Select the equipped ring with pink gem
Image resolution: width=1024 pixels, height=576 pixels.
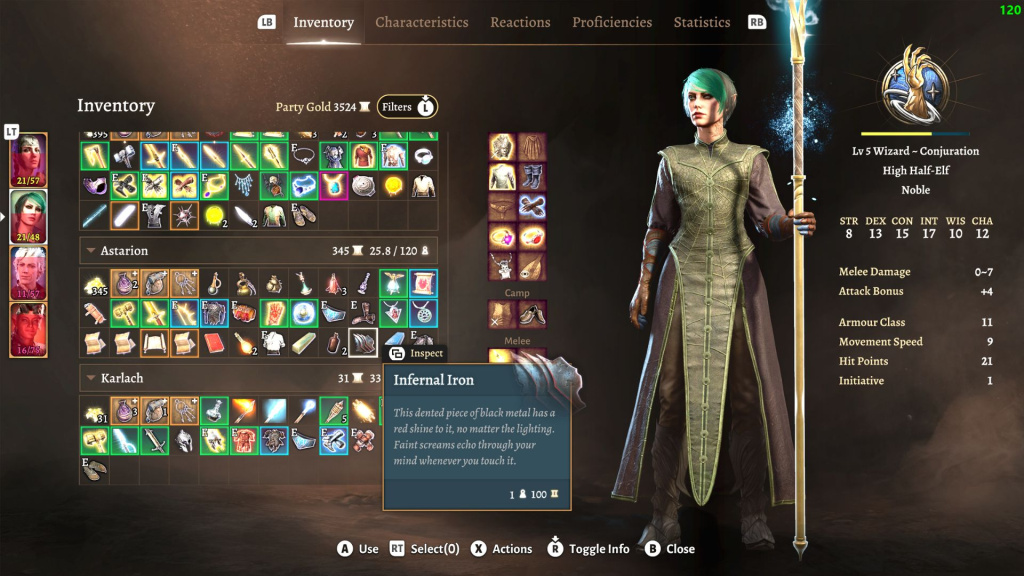pyautogui.click(x=502, y=237)
